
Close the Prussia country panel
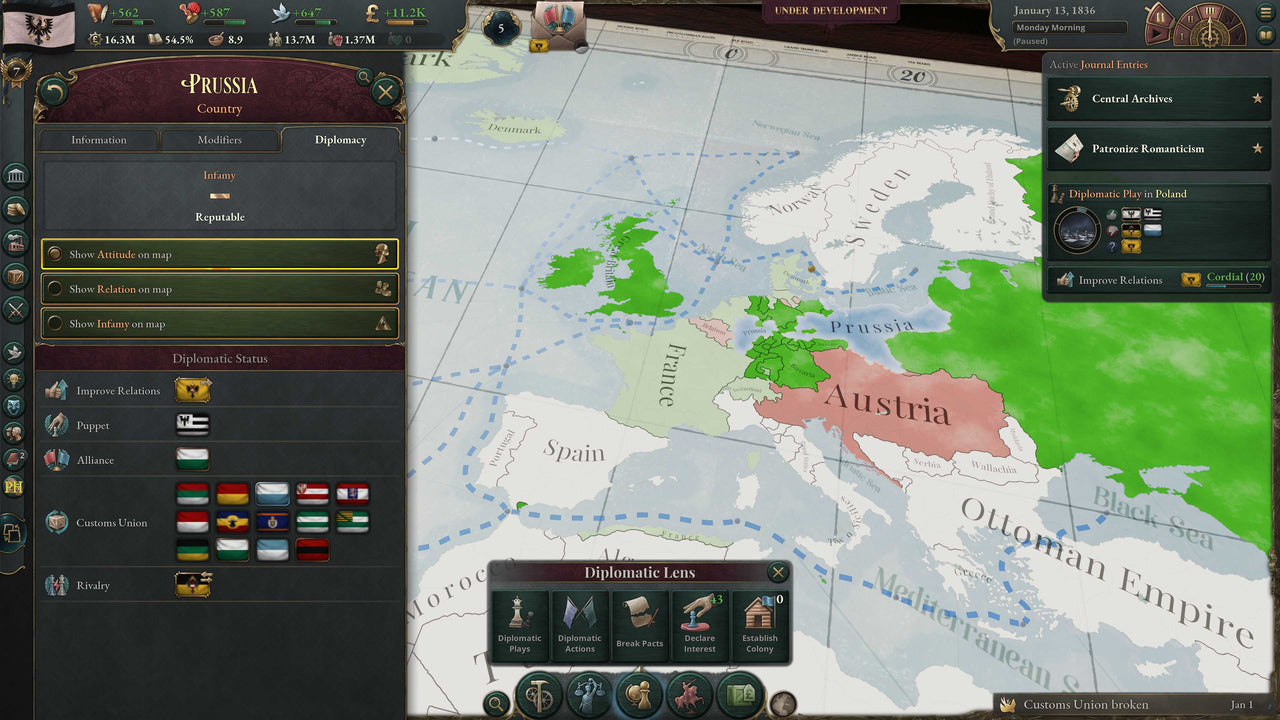[x=385, y=92]
